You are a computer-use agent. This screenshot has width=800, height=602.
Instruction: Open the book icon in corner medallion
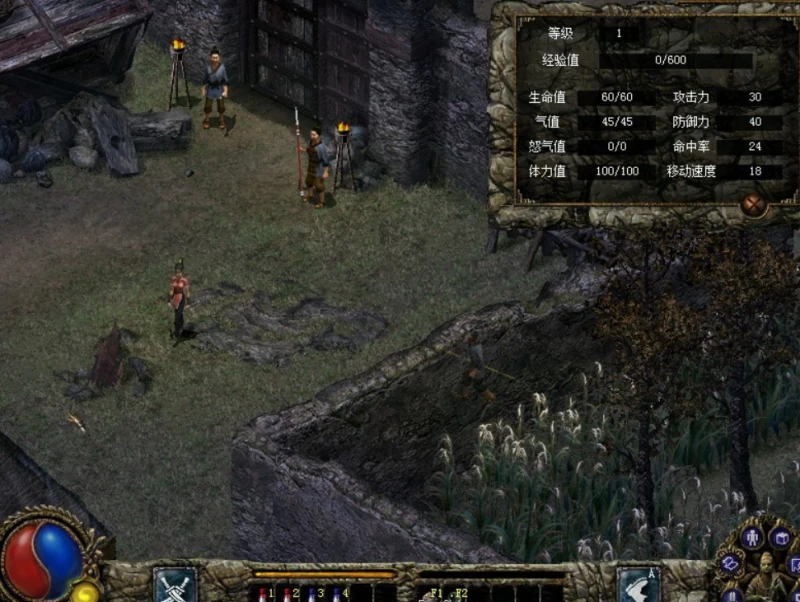(731, 564)
